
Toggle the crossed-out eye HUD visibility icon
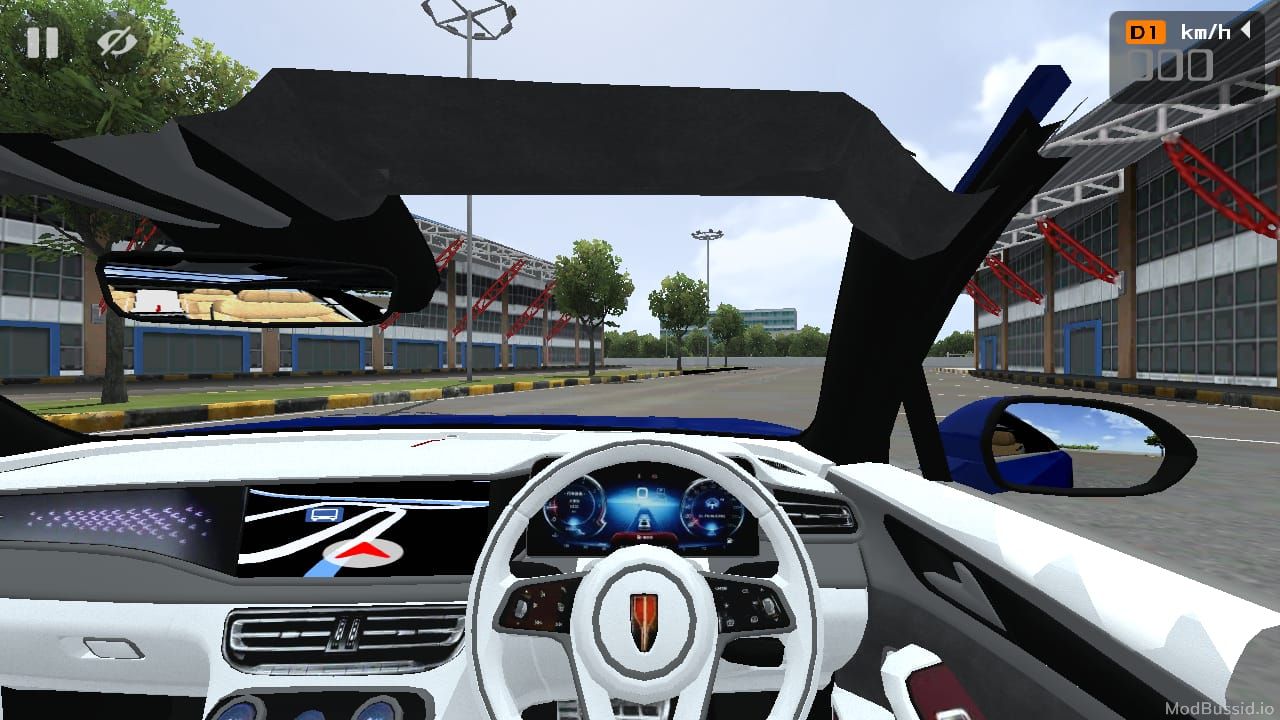[117, 42]
